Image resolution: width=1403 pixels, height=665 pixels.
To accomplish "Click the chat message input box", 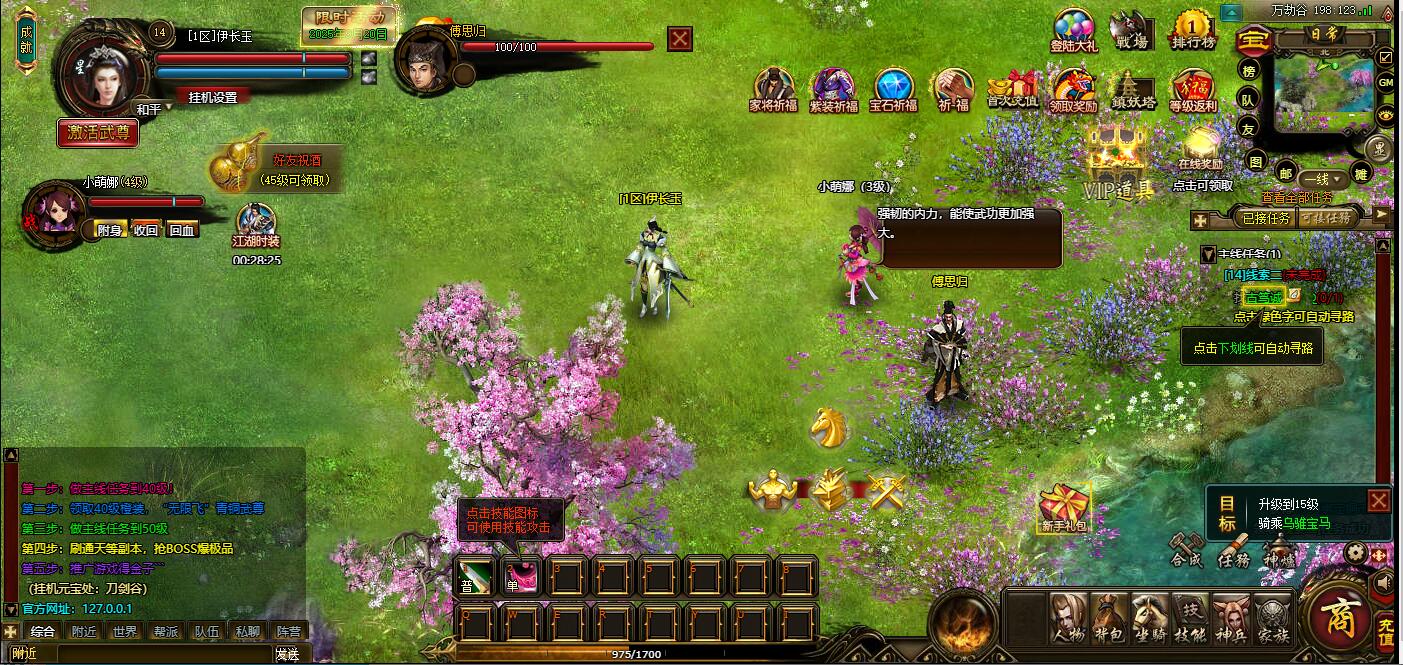I will tap(160, 654).
